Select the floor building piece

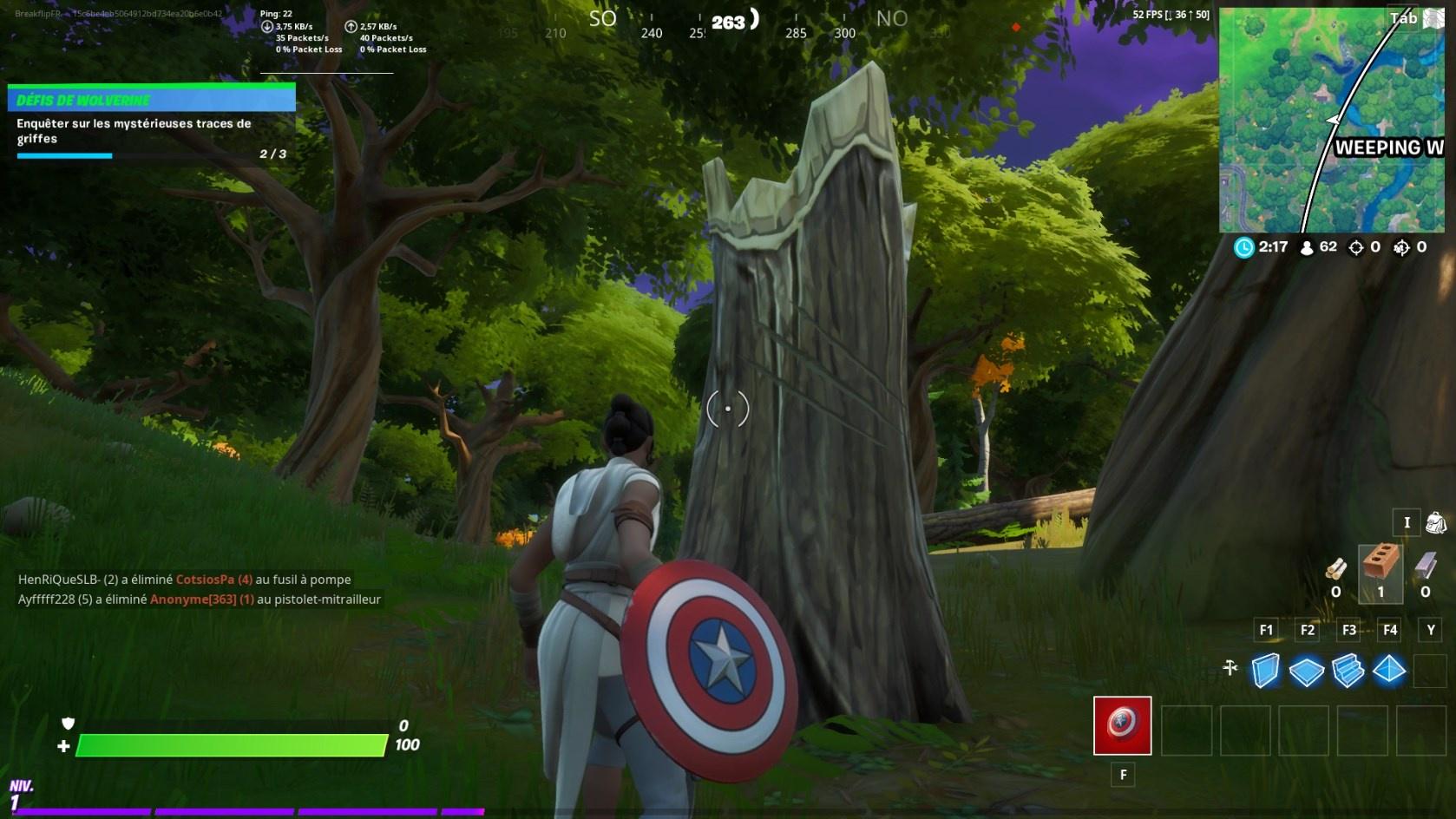click(1307, 670)
